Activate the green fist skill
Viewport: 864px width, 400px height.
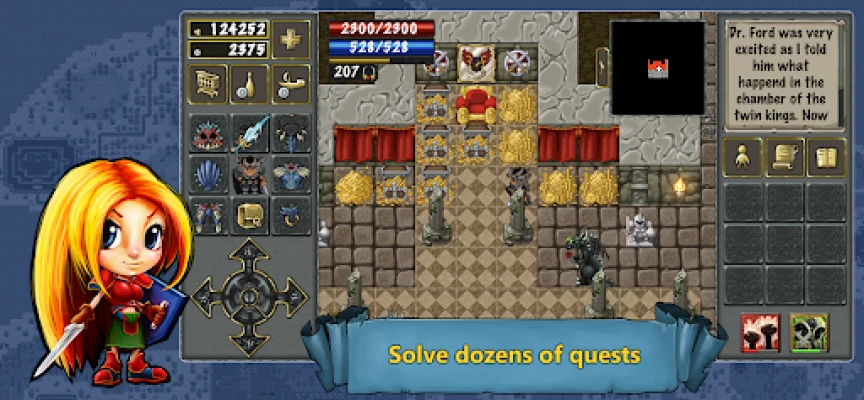[808, 332]
